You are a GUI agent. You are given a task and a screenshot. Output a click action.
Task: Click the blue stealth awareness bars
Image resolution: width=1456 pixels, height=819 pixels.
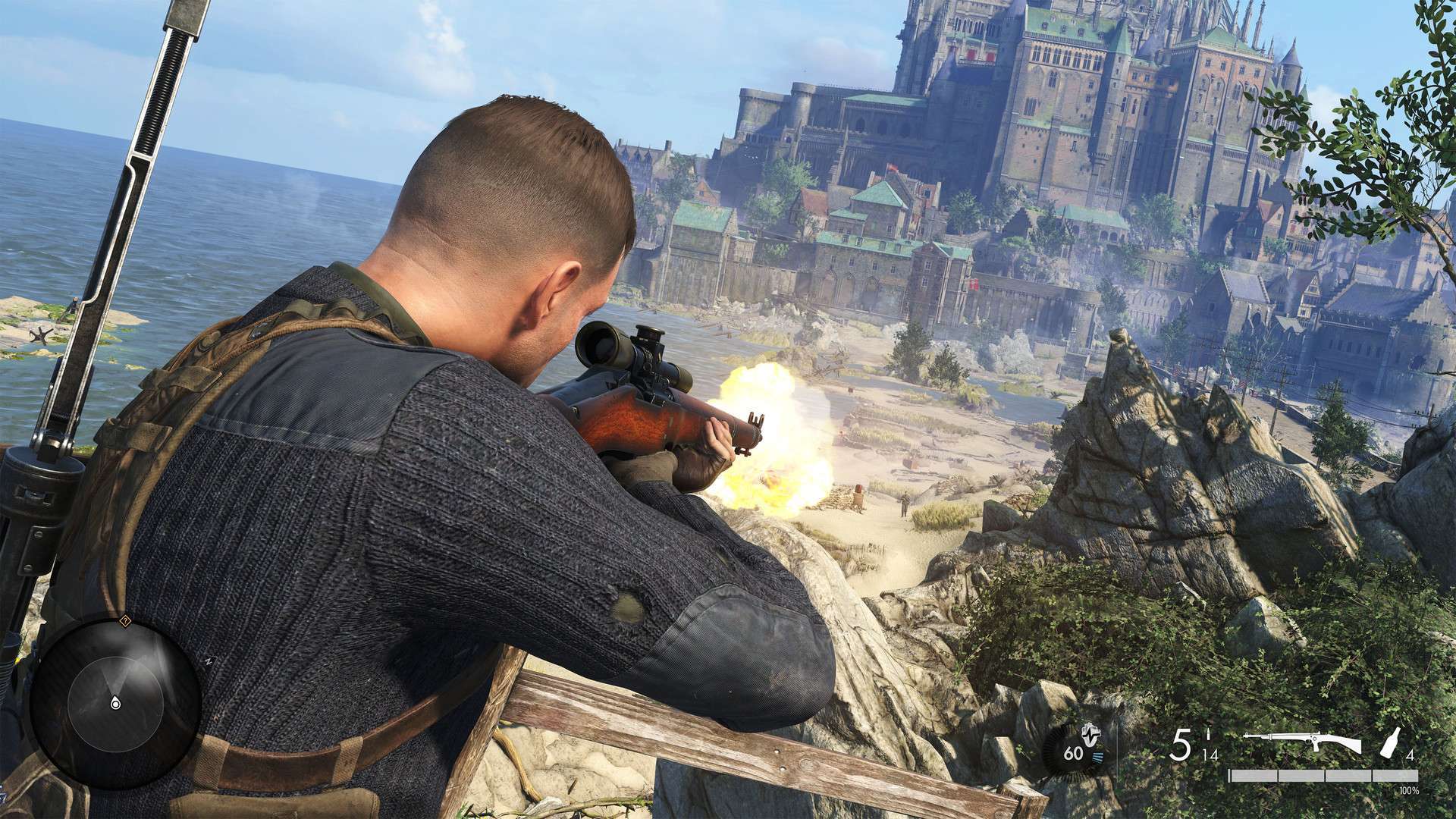(1097, 757)
